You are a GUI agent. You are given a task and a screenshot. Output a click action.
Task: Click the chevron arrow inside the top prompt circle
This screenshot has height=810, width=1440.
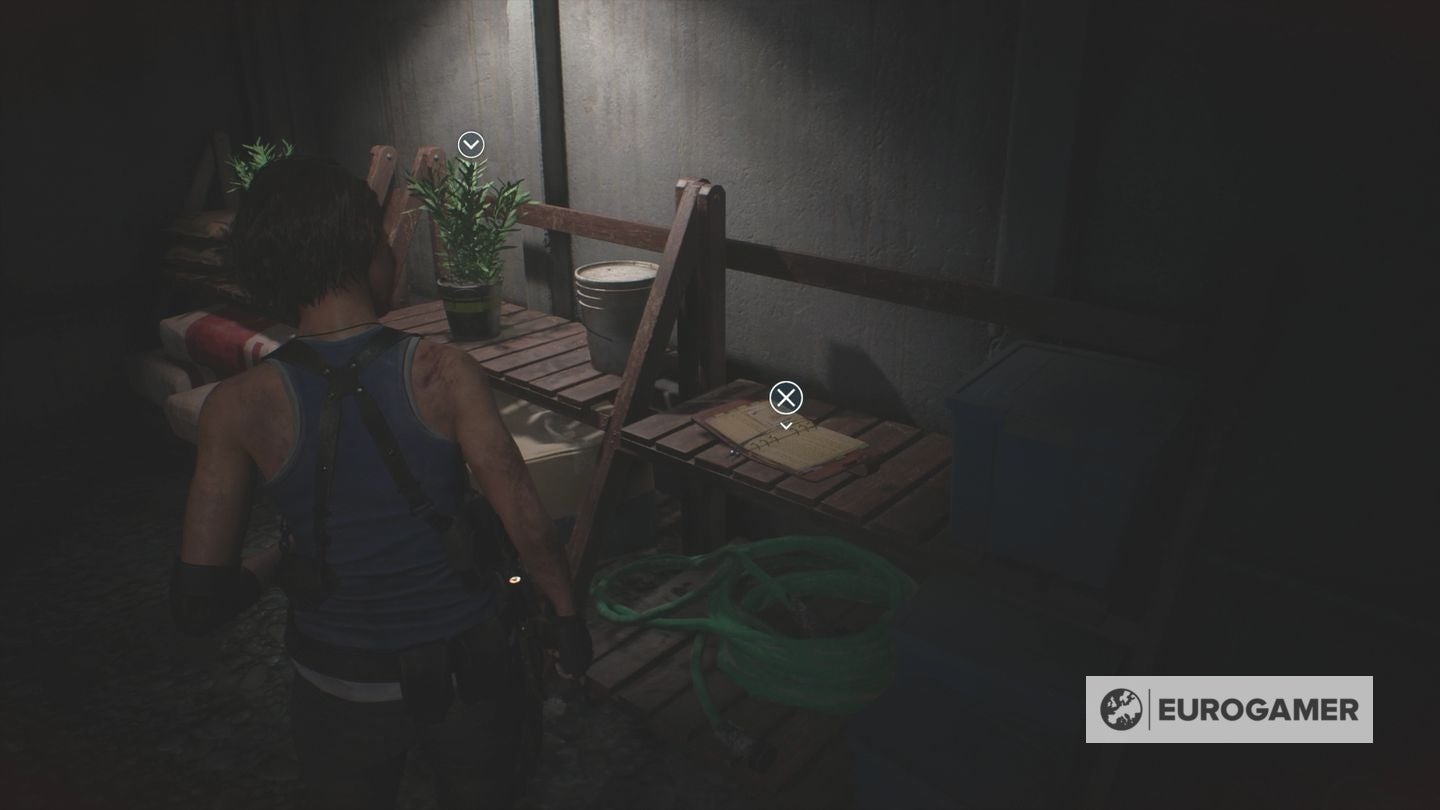pyautogui.click(x=470, y=145)
